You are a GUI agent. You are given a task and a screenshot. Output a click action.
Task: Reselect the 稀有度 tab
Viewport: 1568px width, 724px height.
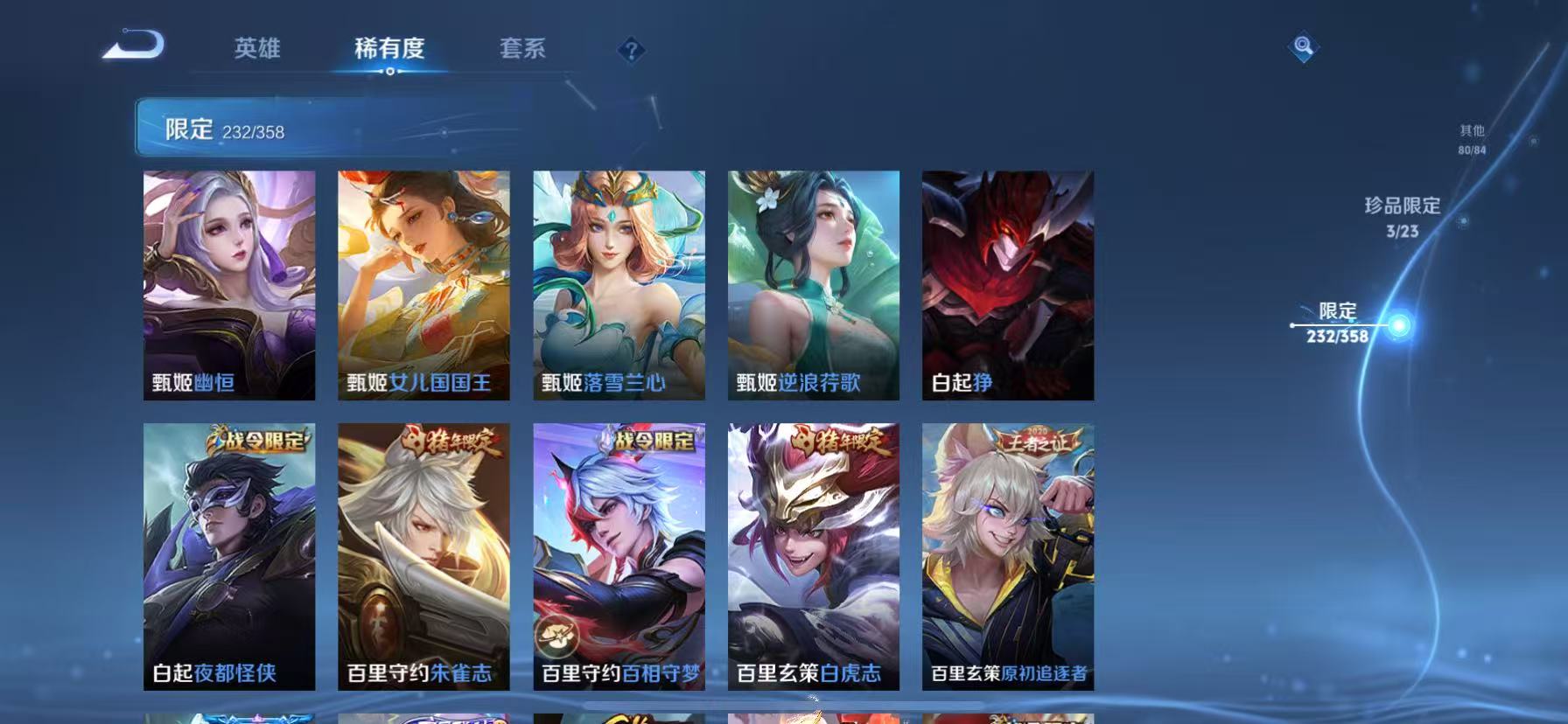[390, 50]
